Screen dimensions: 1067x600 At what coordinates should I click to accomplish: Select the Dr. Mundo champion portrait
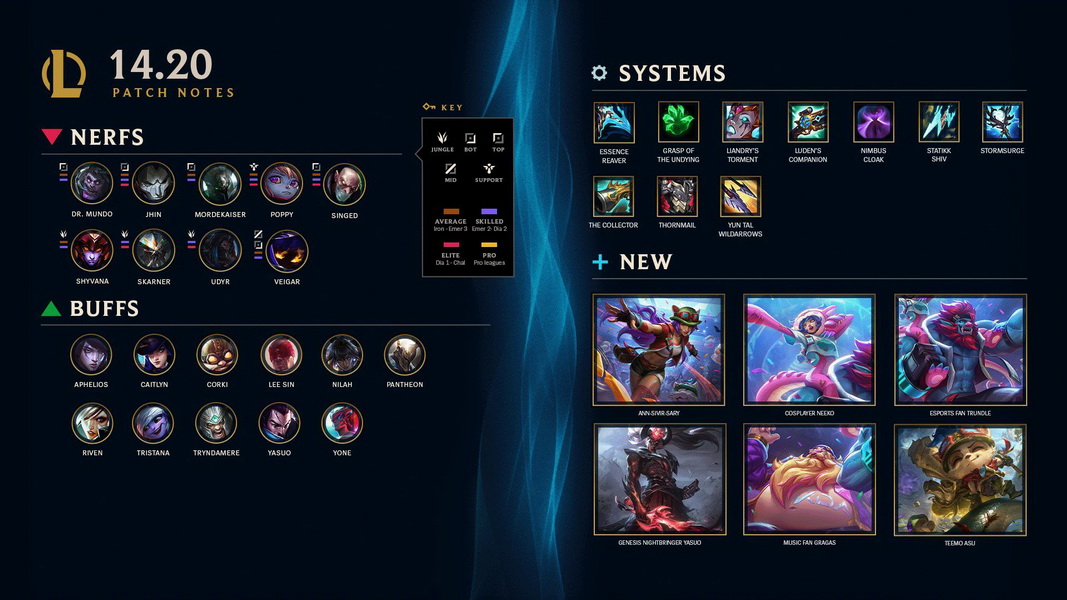[x=92, y=184]
